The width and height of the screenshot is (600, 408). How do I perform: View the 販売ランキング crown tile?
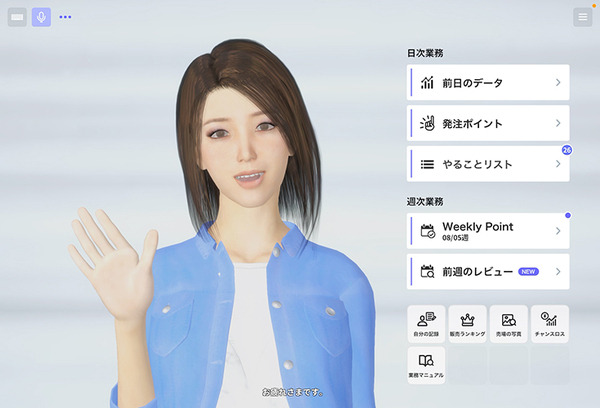pos(467,323)
